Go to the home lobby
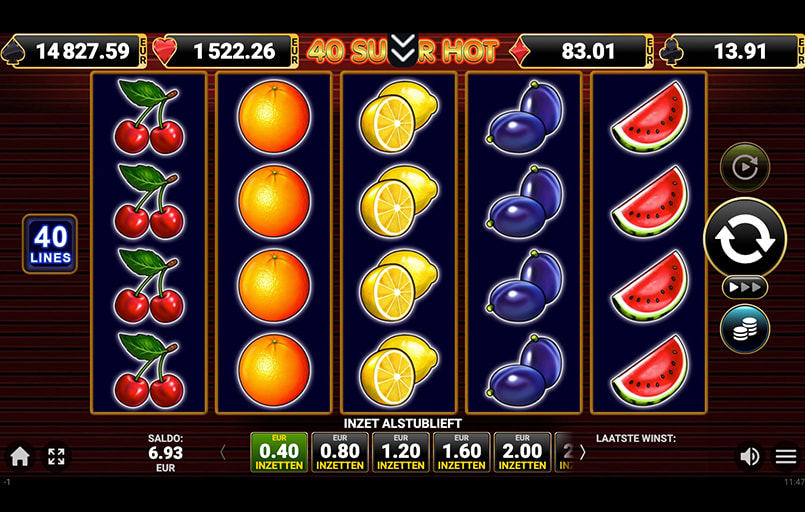 coord(20,457)
